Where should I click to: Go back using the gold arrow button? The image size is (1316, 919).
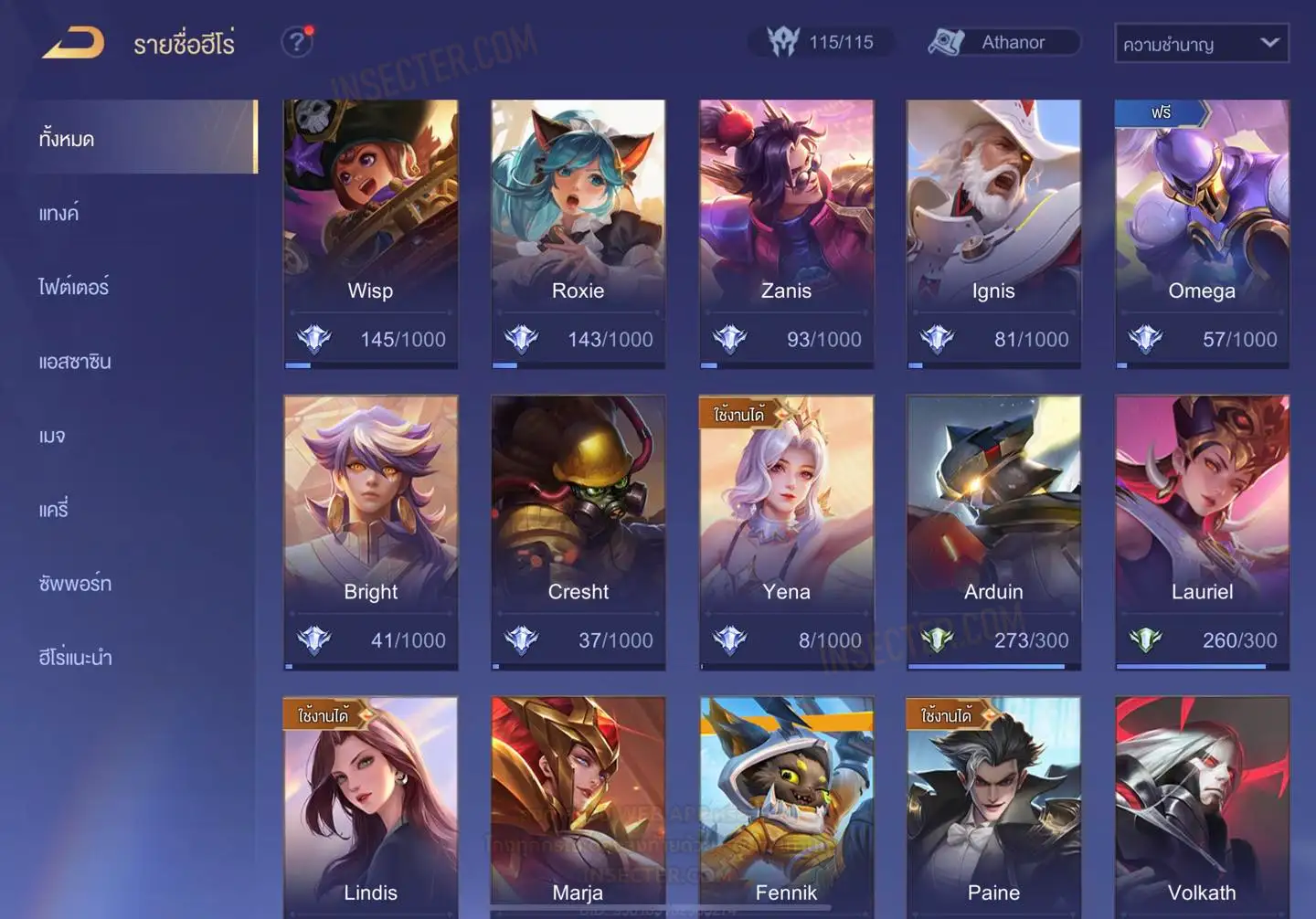pos(73,43)
